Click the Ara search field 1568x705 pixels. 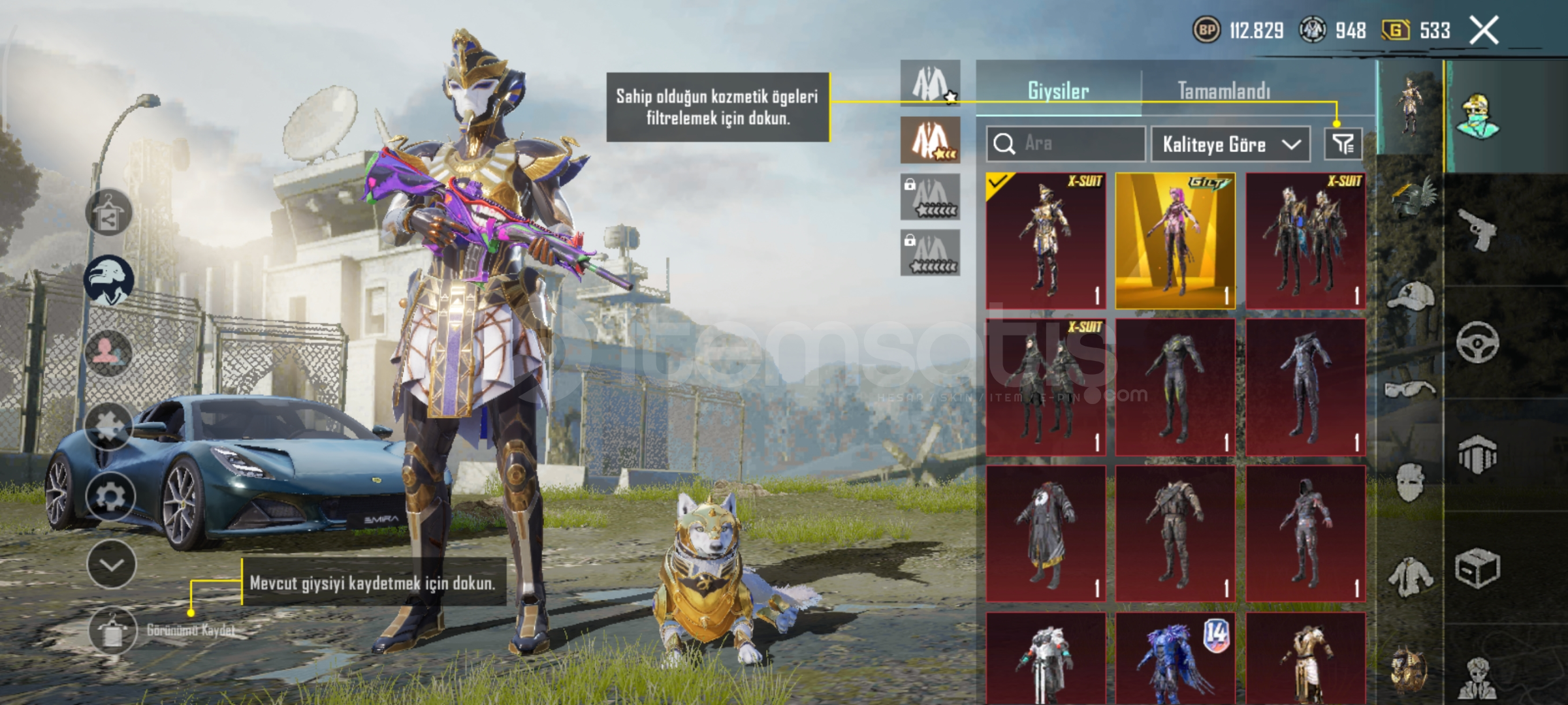[1066, 144]
